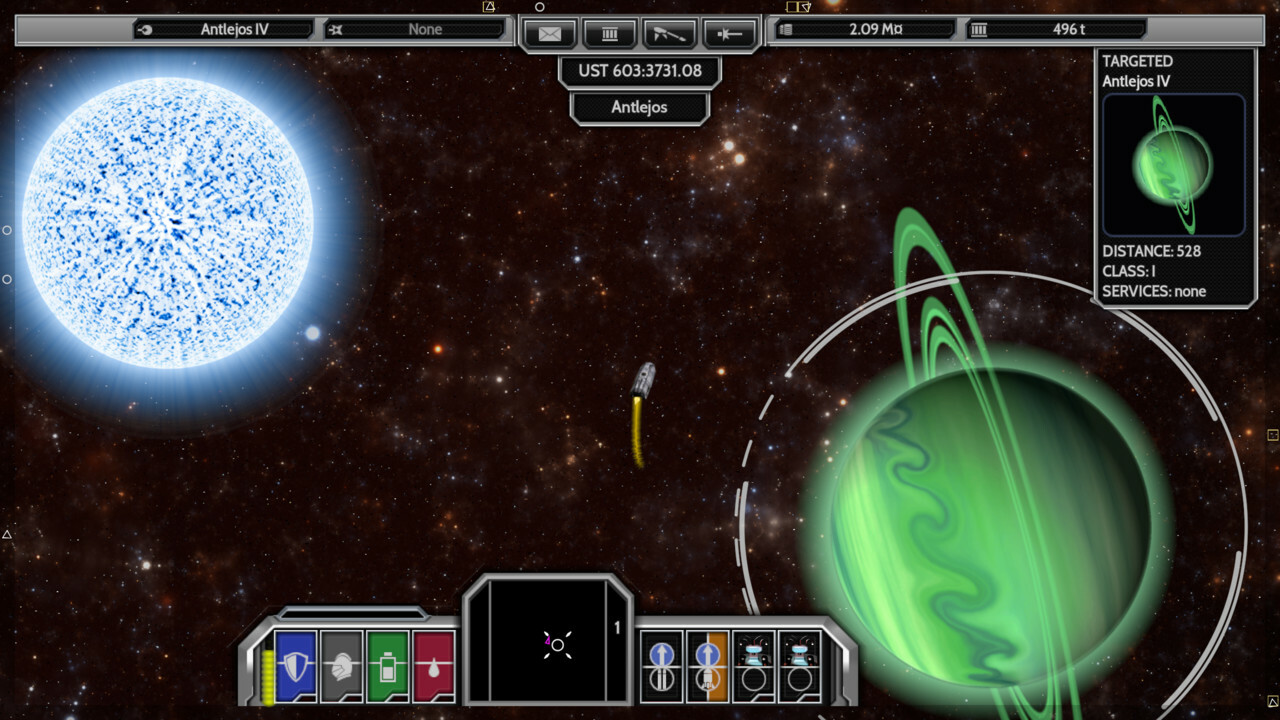Select the Antlejos IV navigation target field
The image size is (1280, 720).
coord(224,29)
